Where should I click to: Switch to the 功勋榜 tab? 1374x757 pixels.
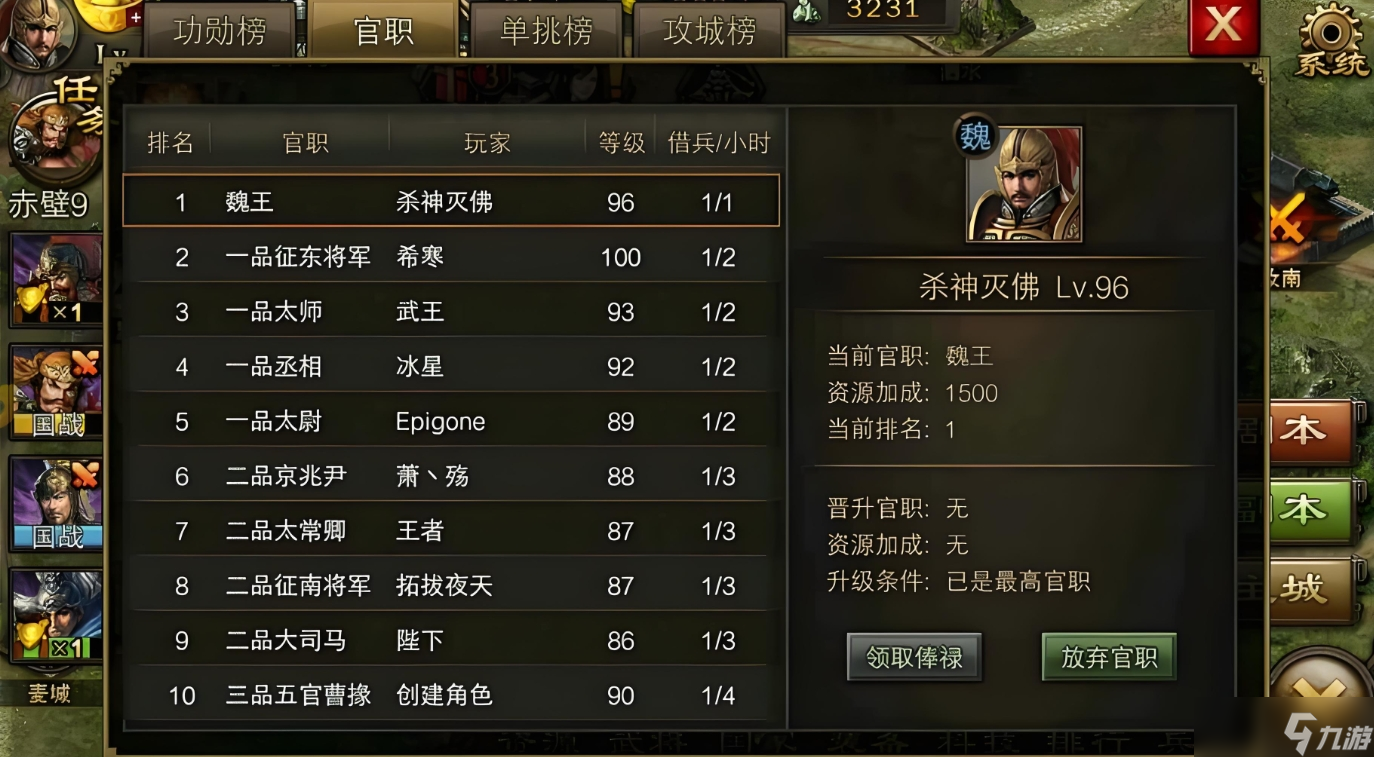pos(220,31)
